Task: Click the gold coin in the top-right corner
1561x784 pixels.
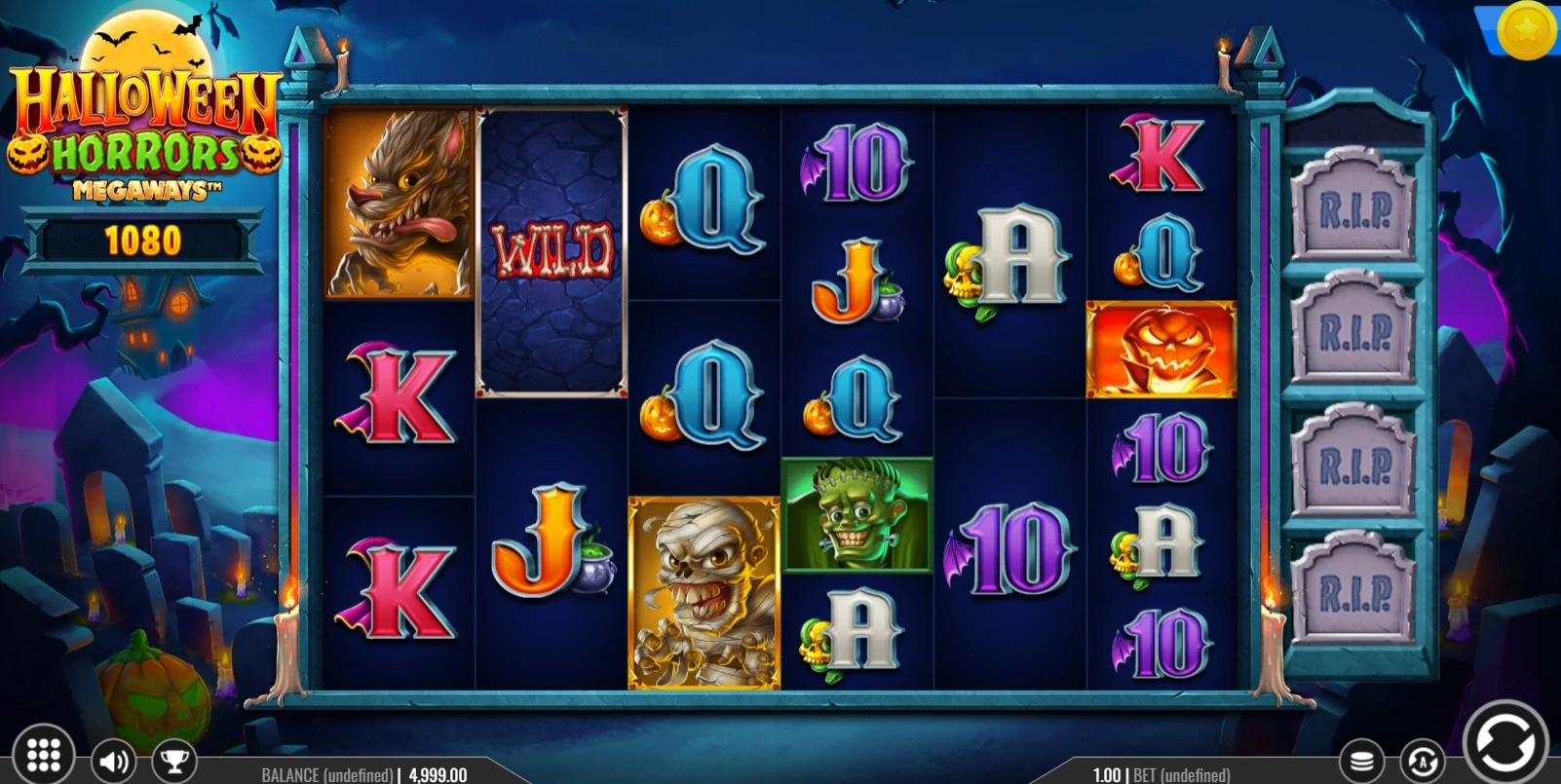Action: tap(1528, 30)
